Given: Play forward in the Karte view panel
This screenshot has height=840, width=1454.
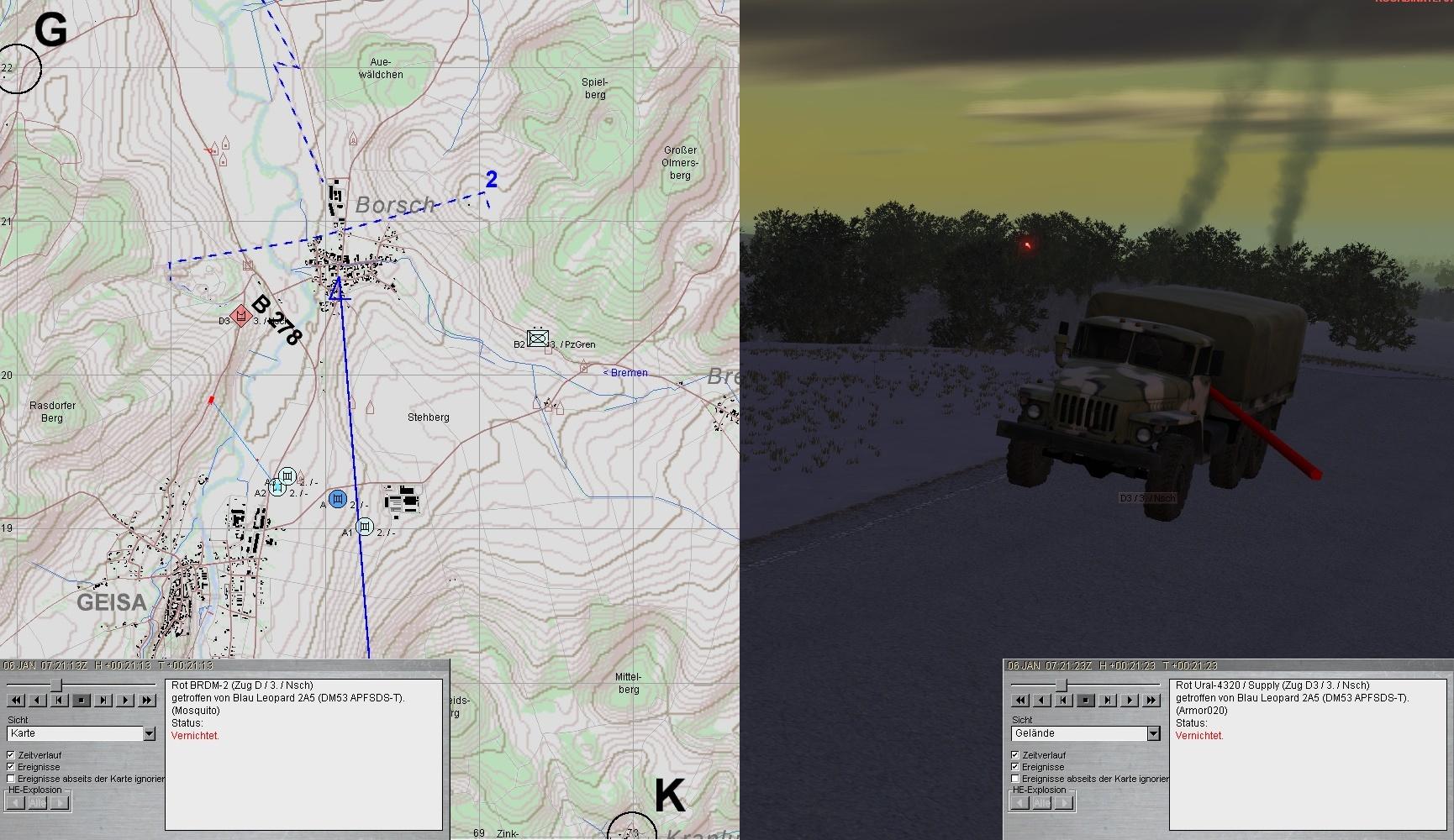Looking at the screenshot, I should click(125, 701).
